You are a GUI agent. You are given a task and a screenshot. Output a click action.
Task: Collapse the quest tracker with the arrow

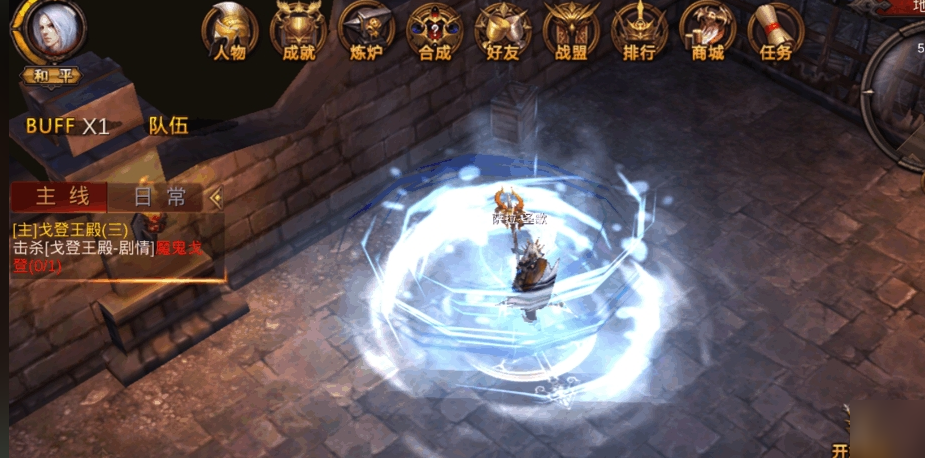click(x=215, y=197)
